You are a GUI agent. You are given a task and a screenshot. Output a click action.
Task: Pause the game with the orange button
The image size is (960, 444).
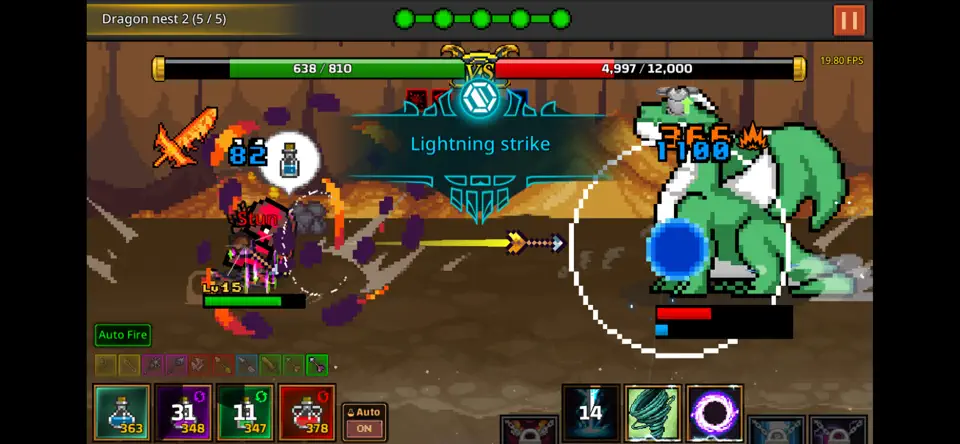coord(849,20)
